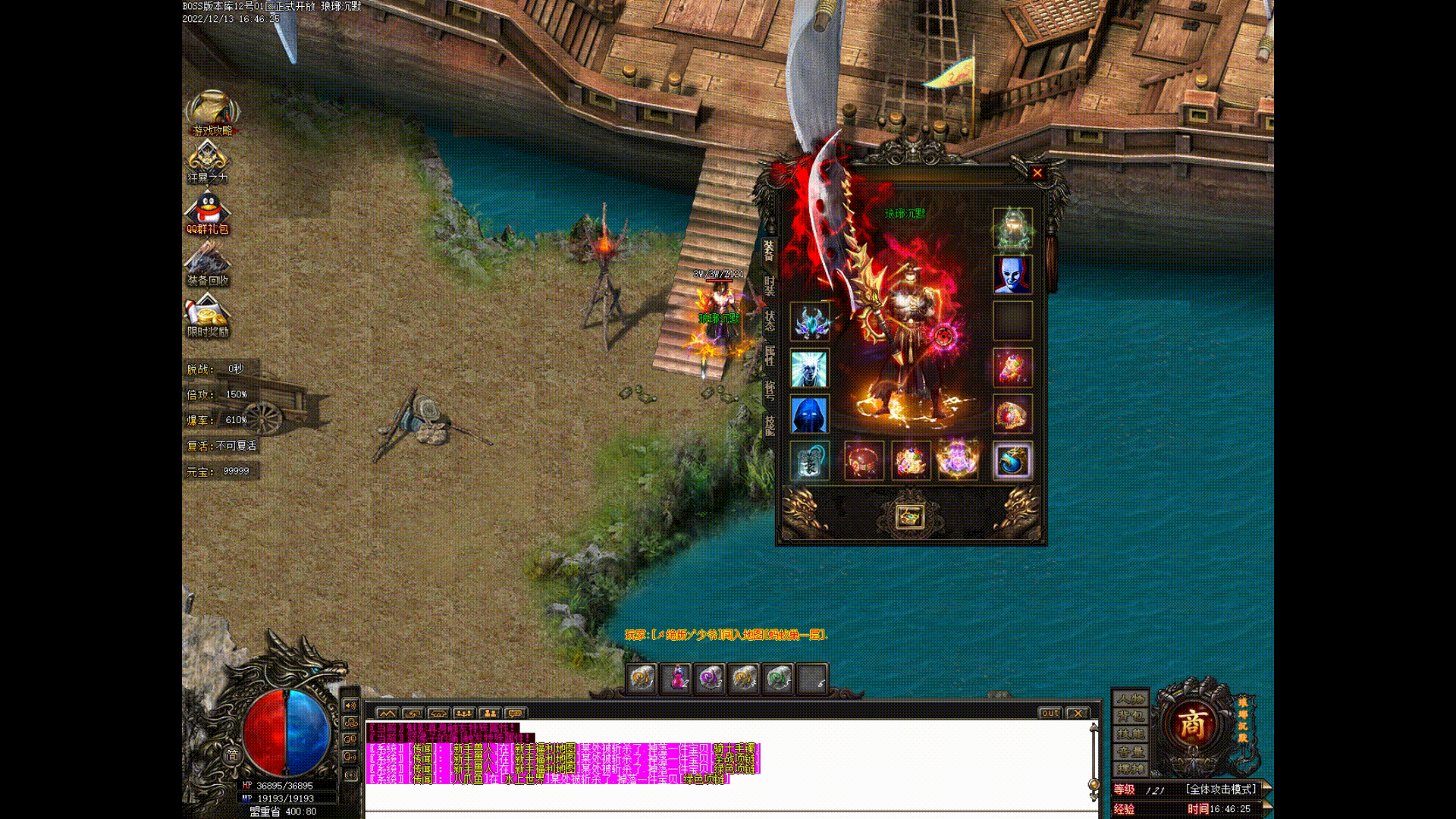Select the 技能 tab on the character panel
The image size is (1456, 819).
click(x=769, y=425)
